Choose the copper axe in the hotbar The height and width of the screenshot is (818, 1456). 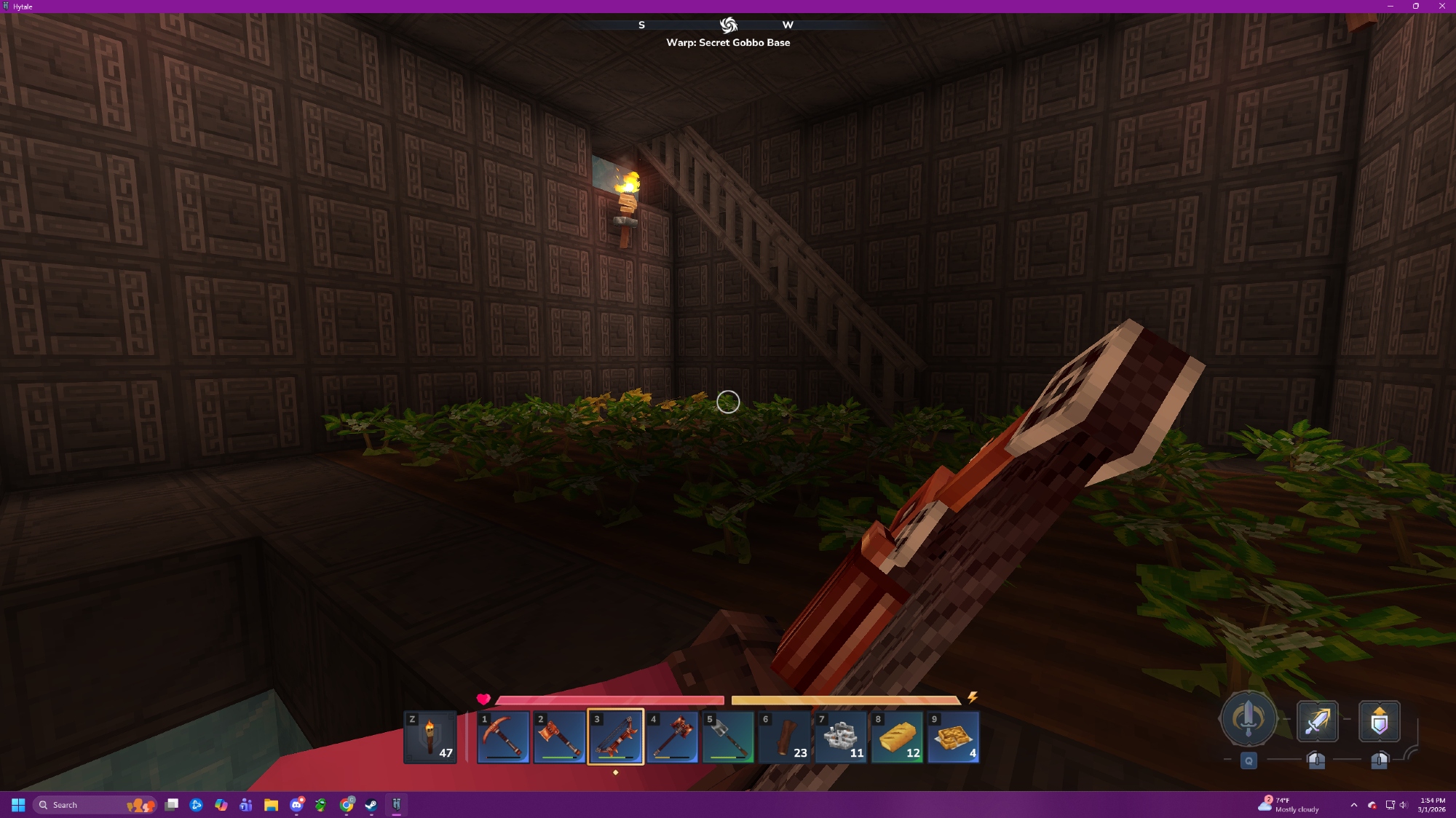(x=559, y=736)
